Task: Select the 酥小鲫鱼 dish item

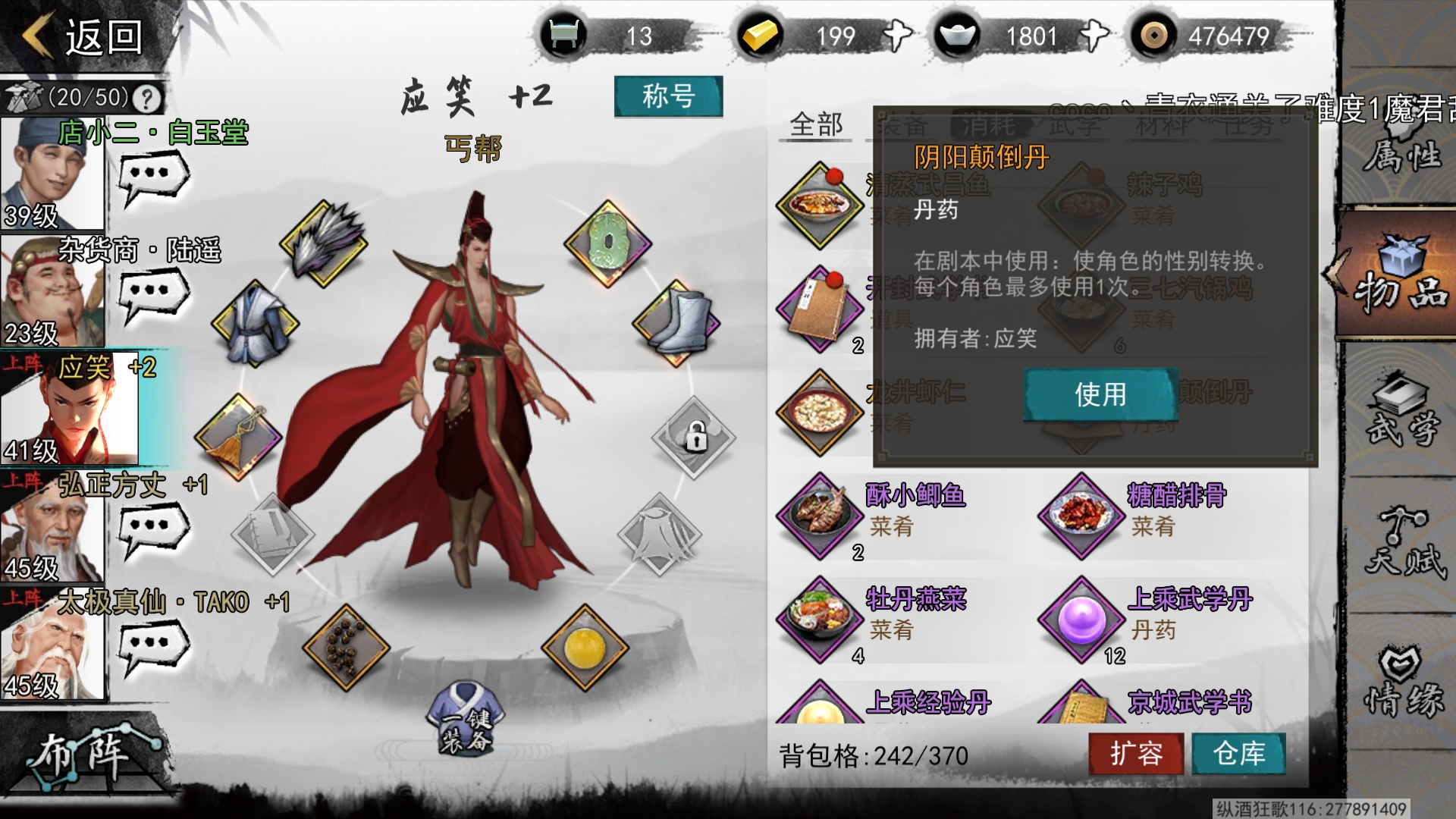Action: [821, 516]
